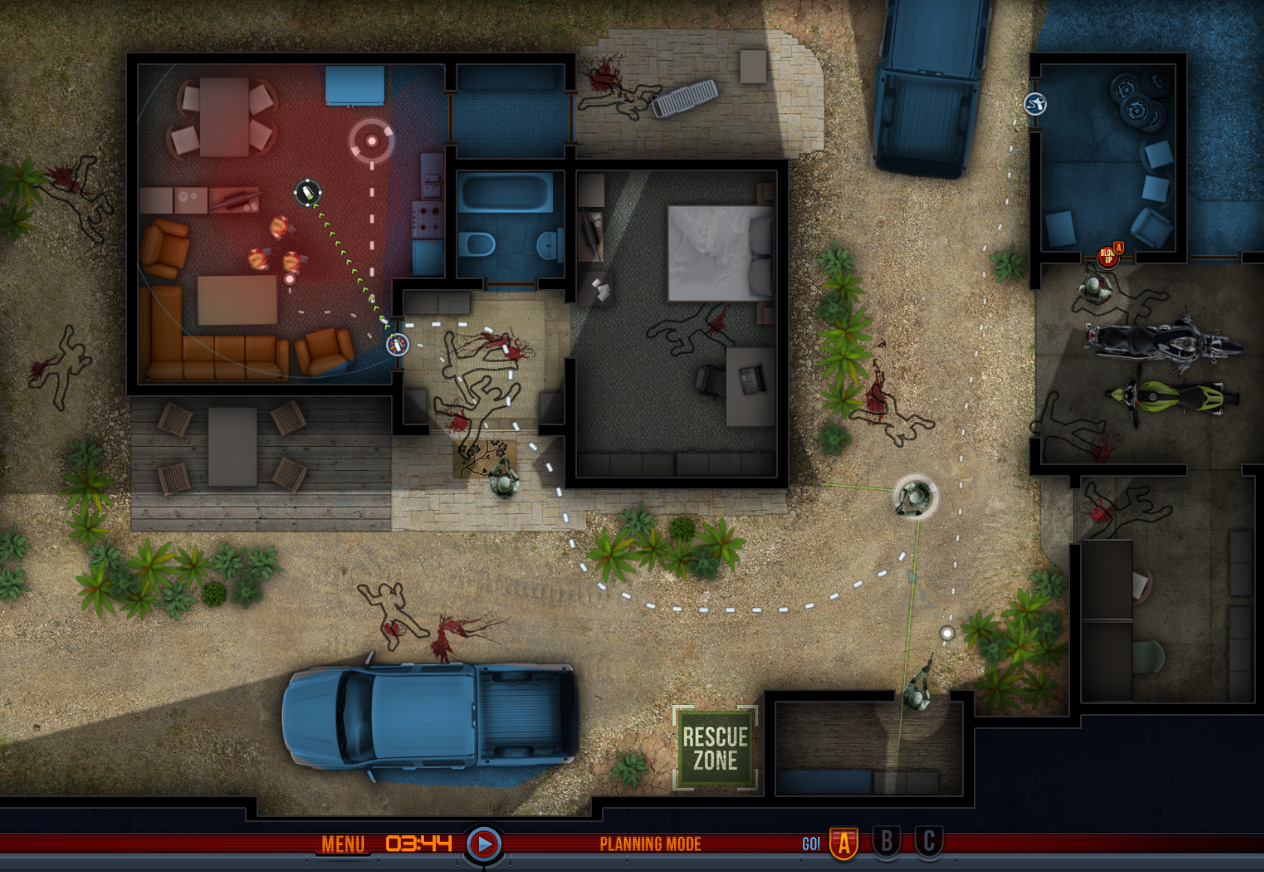Trigger go code A

(843, 844)
